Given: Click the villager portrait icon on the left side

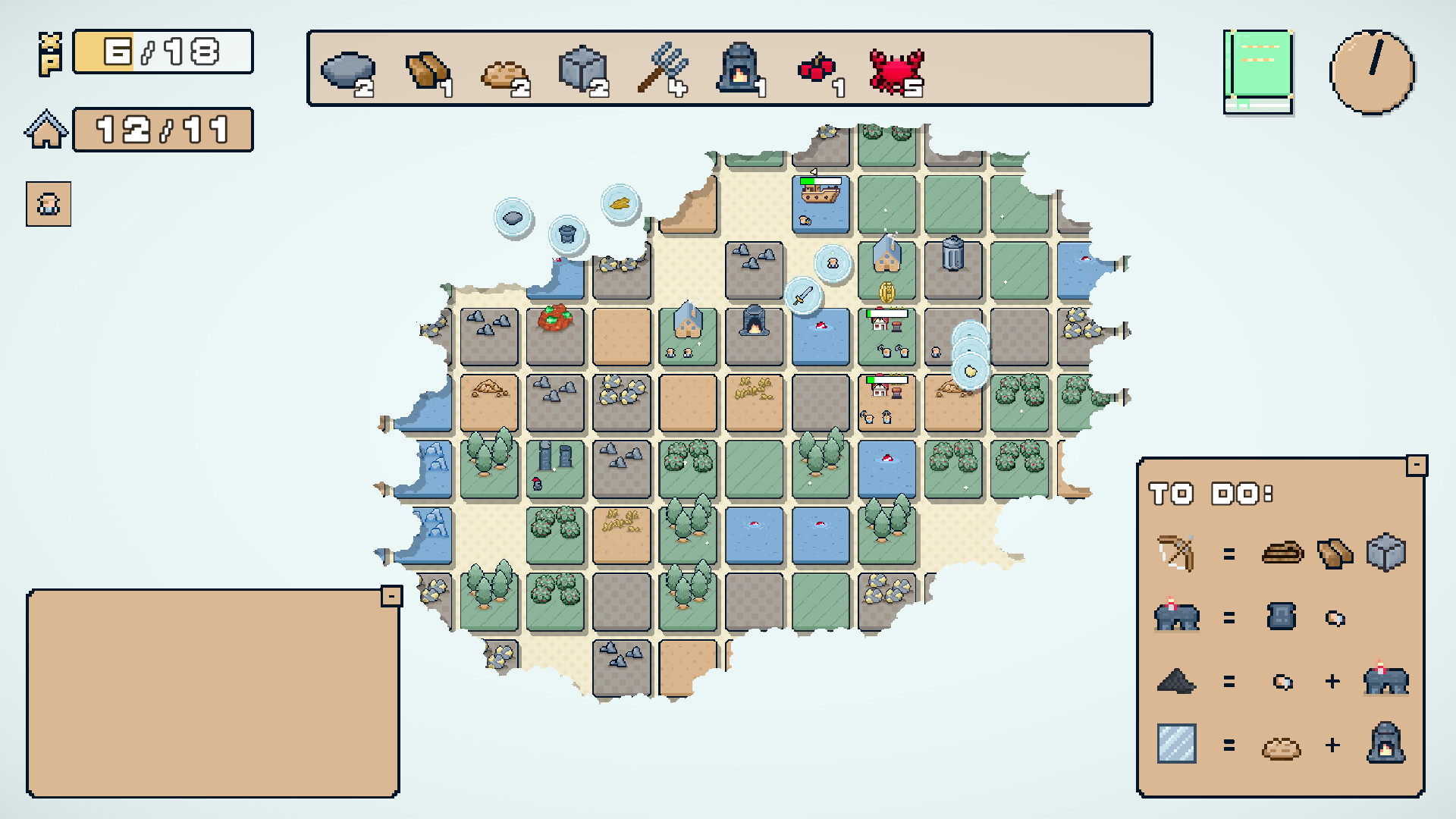Looking at the screenshot, I should (x=48, y=203).
